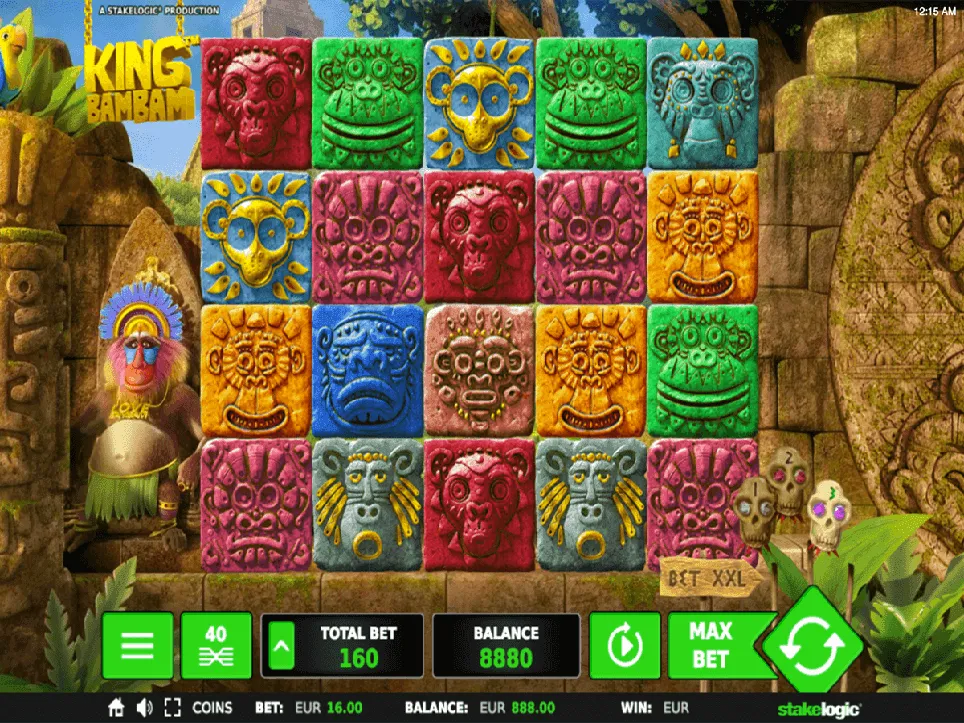Screen dimensions: 964x723
Task: Activate the Bet XXL wooden sign
Action: point(709,577)
